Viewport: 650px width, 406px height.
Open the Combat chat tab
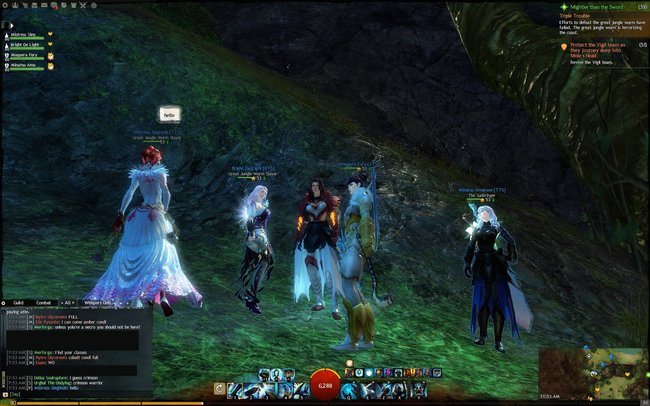coord(43,301)
